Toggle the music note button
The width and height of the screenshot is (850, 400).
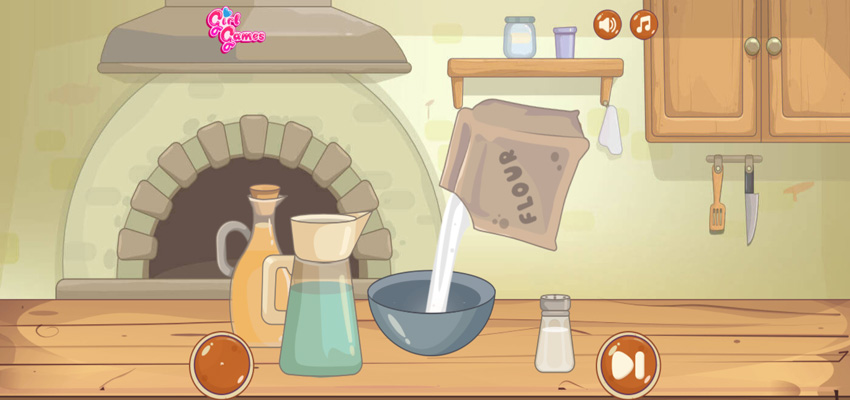click(644, 24)
